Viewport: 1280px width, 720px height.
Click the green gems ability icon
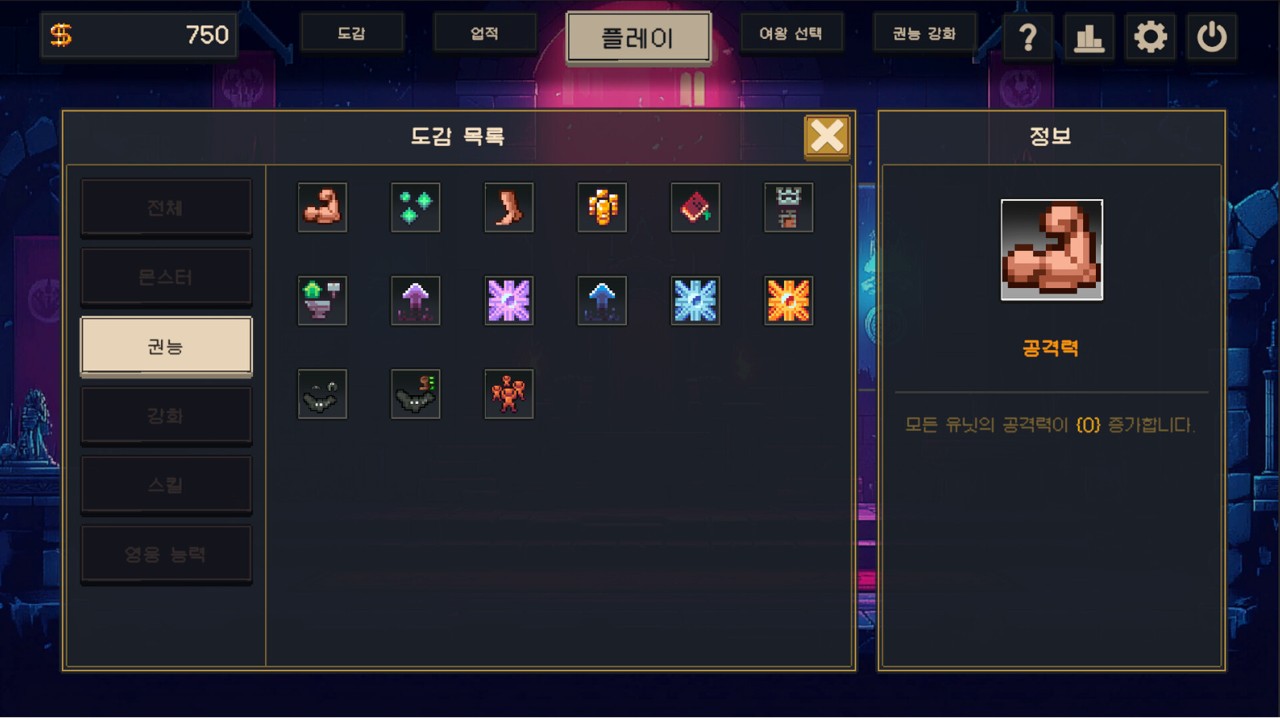click(415, 207)
